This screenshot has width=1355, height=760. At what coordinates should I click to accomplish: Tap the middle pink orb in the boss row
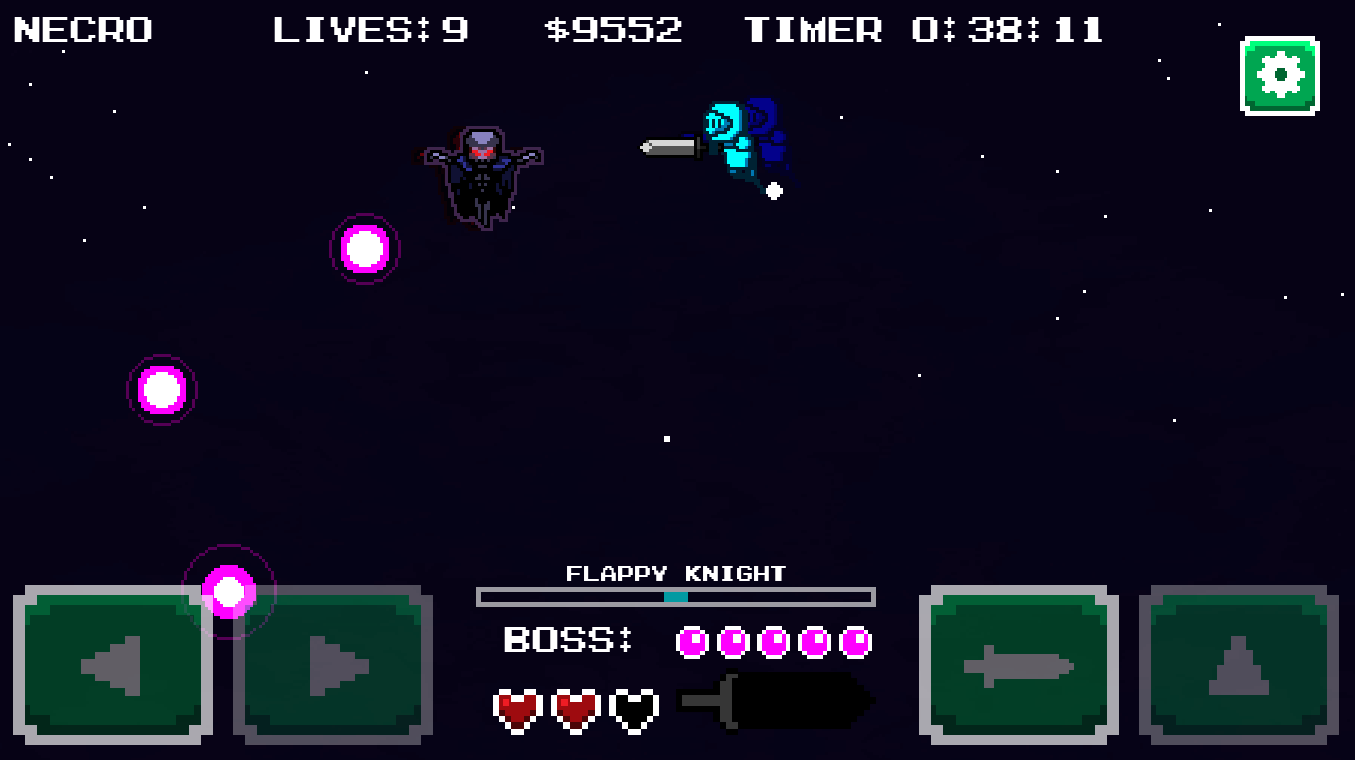(773, 641)
